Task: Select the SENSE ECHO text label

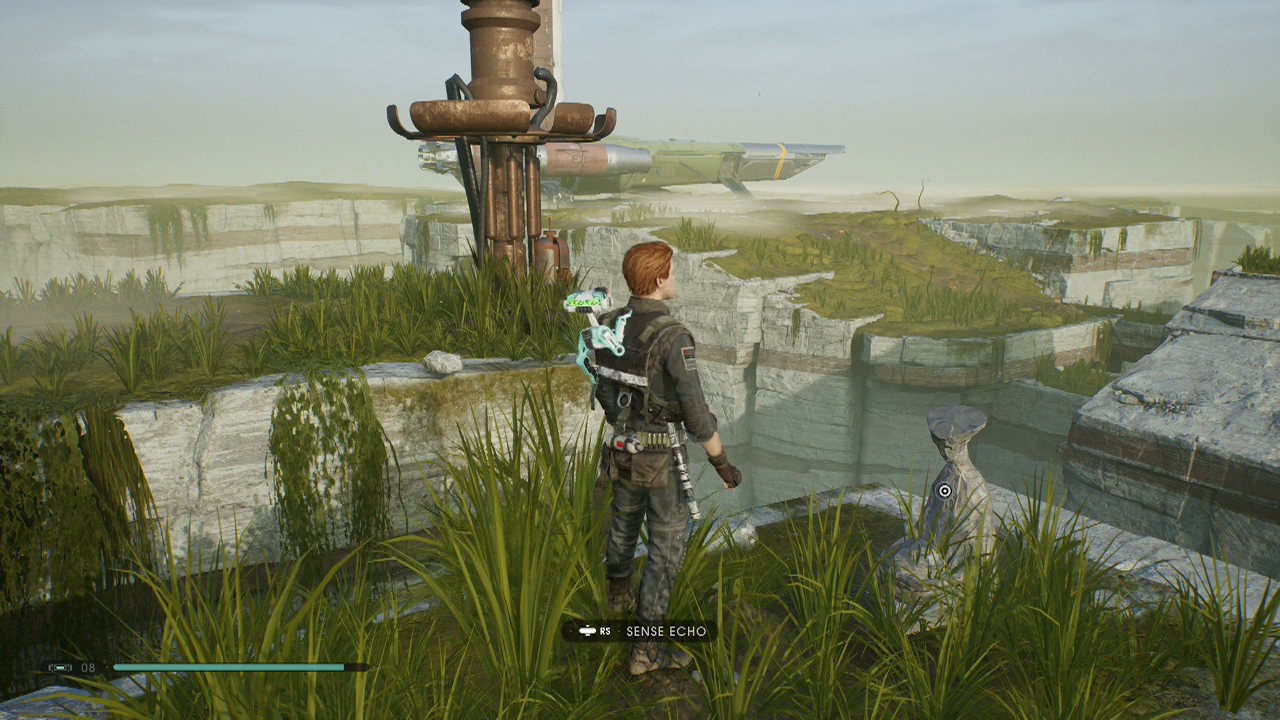Action: (667, 632)
